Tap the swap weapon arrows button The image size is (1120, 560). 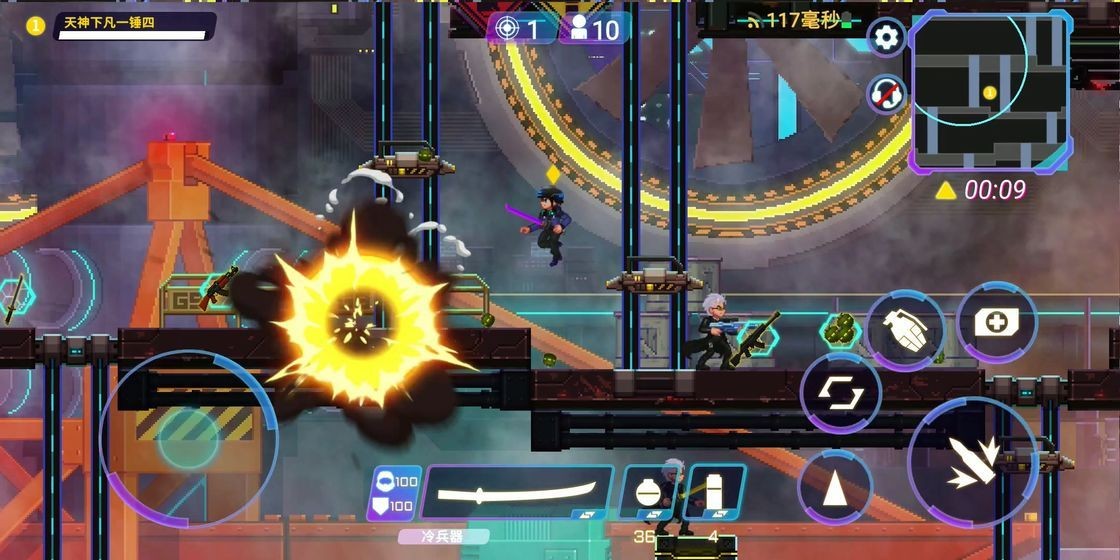pos(840,392)
